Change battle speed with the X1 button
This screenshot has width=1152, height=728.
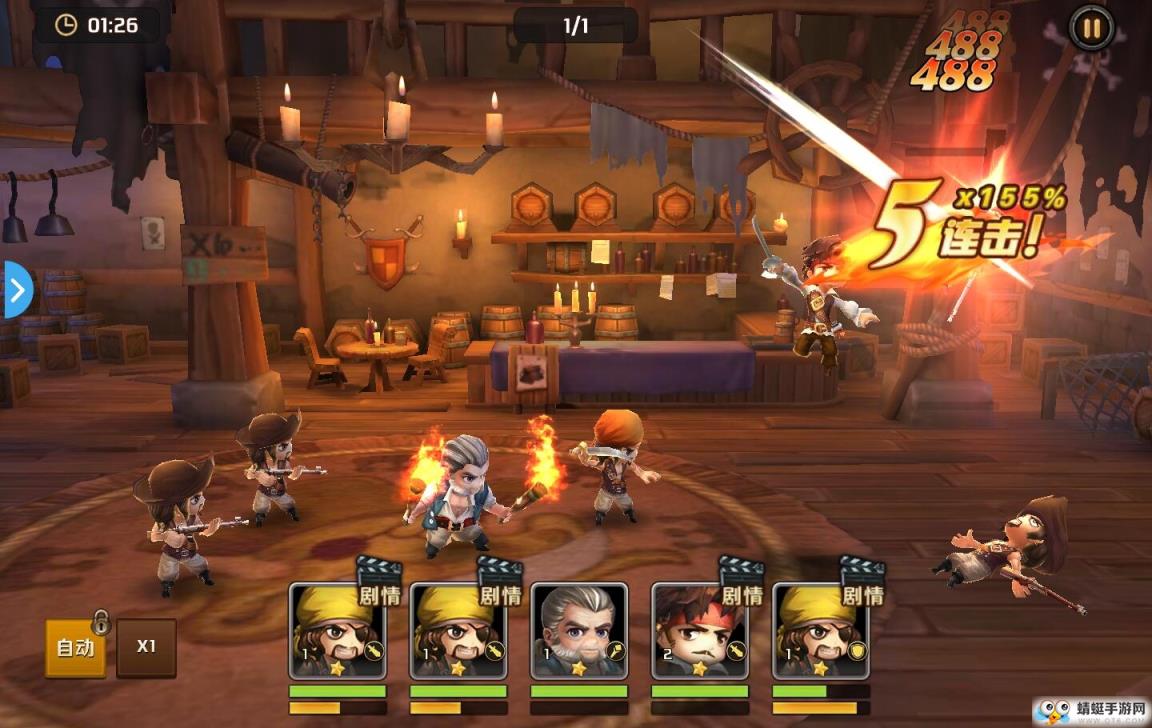click(146, 646)
